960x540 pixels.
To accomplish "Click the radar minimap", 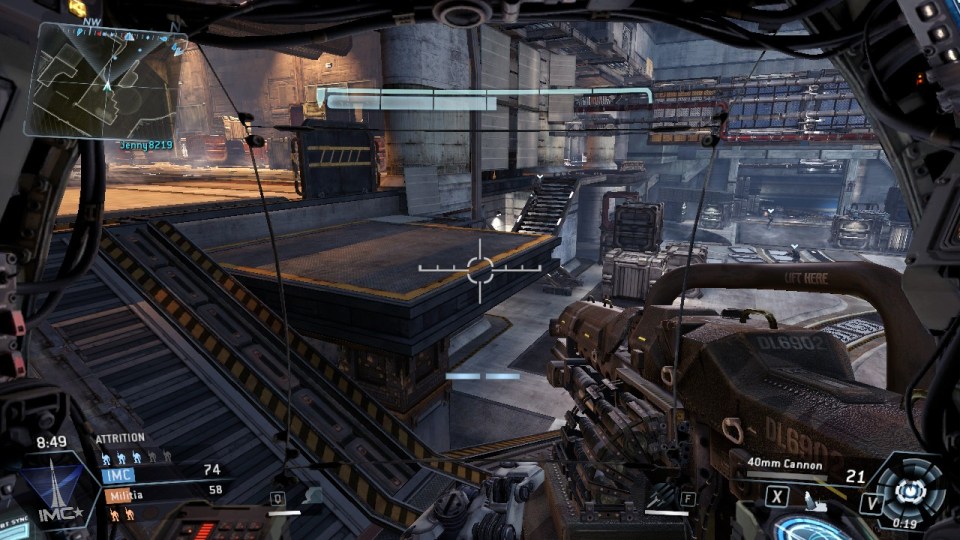I will (x=105, y=81).
